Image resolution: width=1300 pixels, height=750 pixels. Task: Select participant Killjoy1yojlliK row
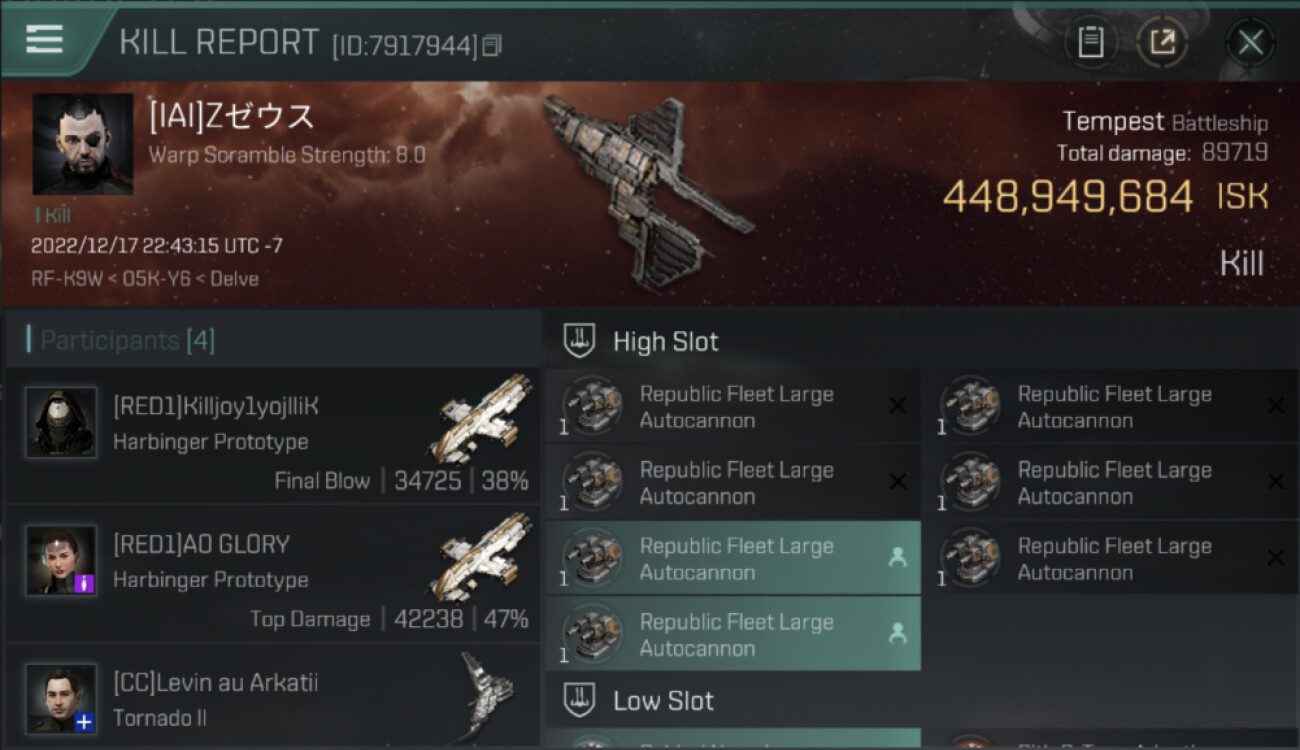point(272,435)
